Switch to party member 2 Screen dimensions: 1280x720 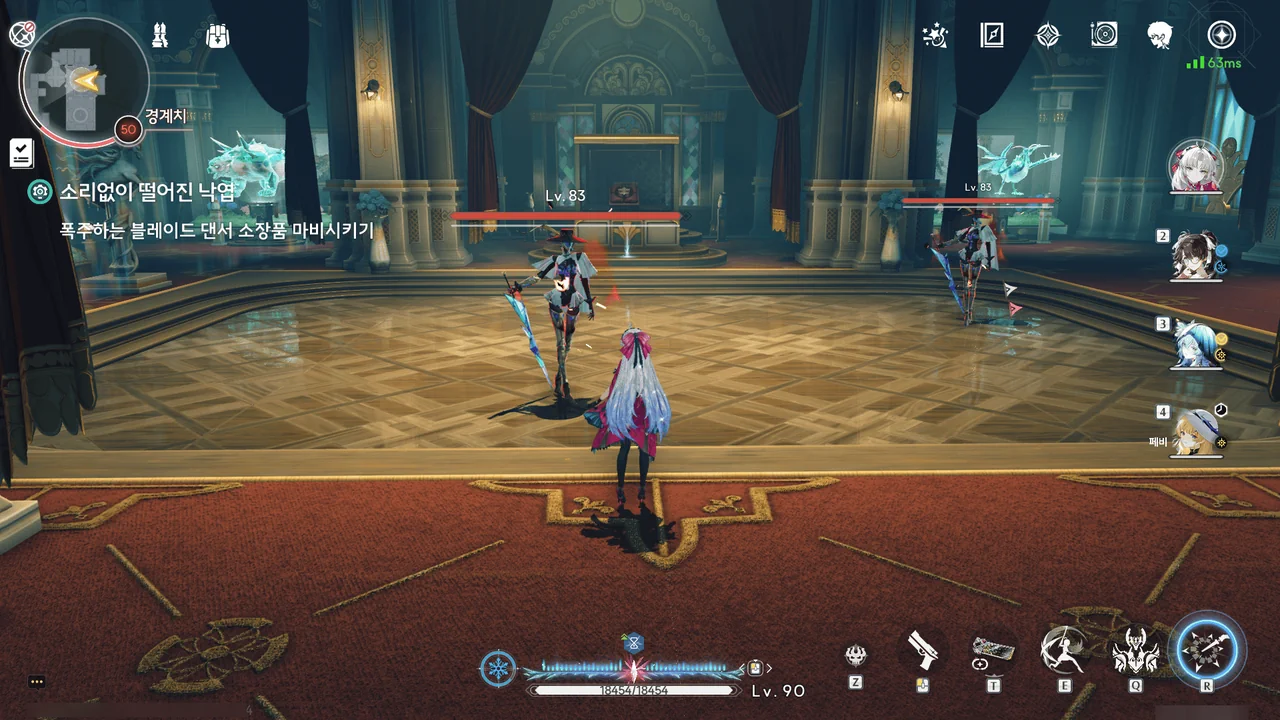click(x=1196, y=257)
